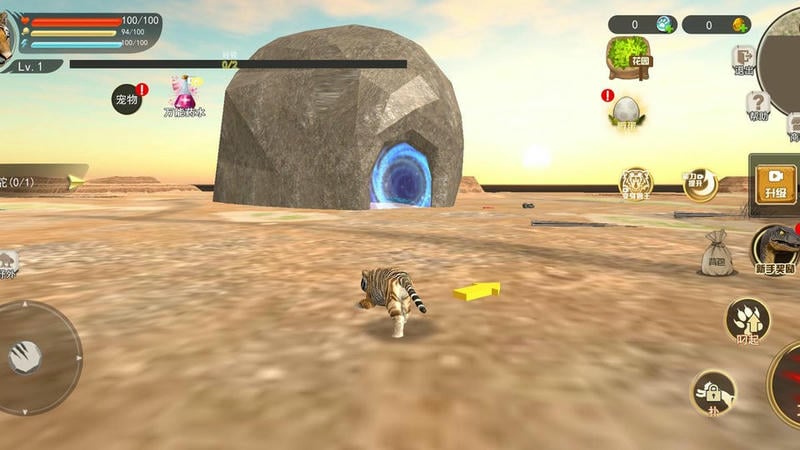The width and height of the screenshot is (800, 450).
Task: Open the 帮助 help button
Action: pyautogui.click(x=758, y=105)
